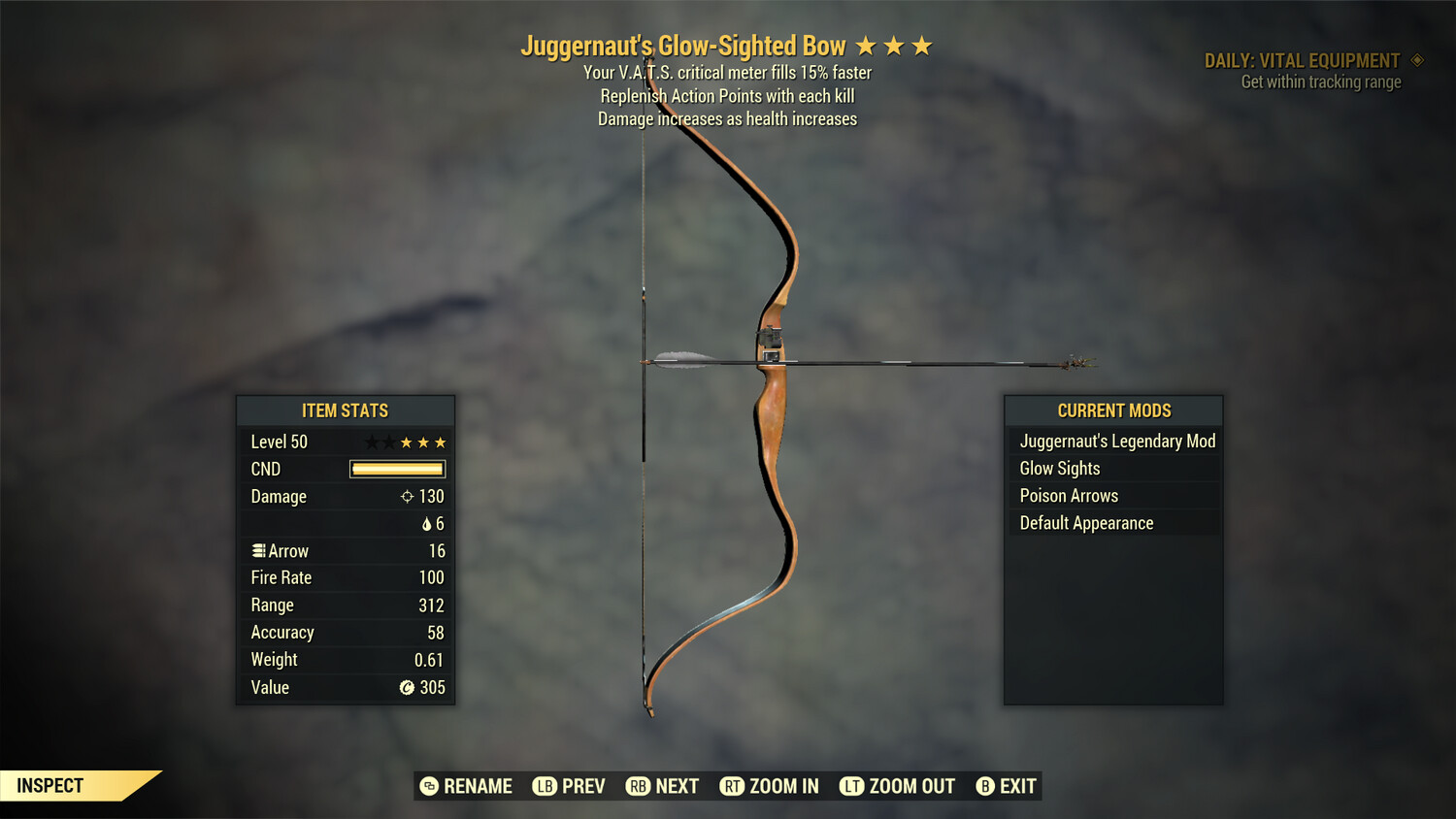
Task: Click the LB Prev button icon
Action: point(546,786)
